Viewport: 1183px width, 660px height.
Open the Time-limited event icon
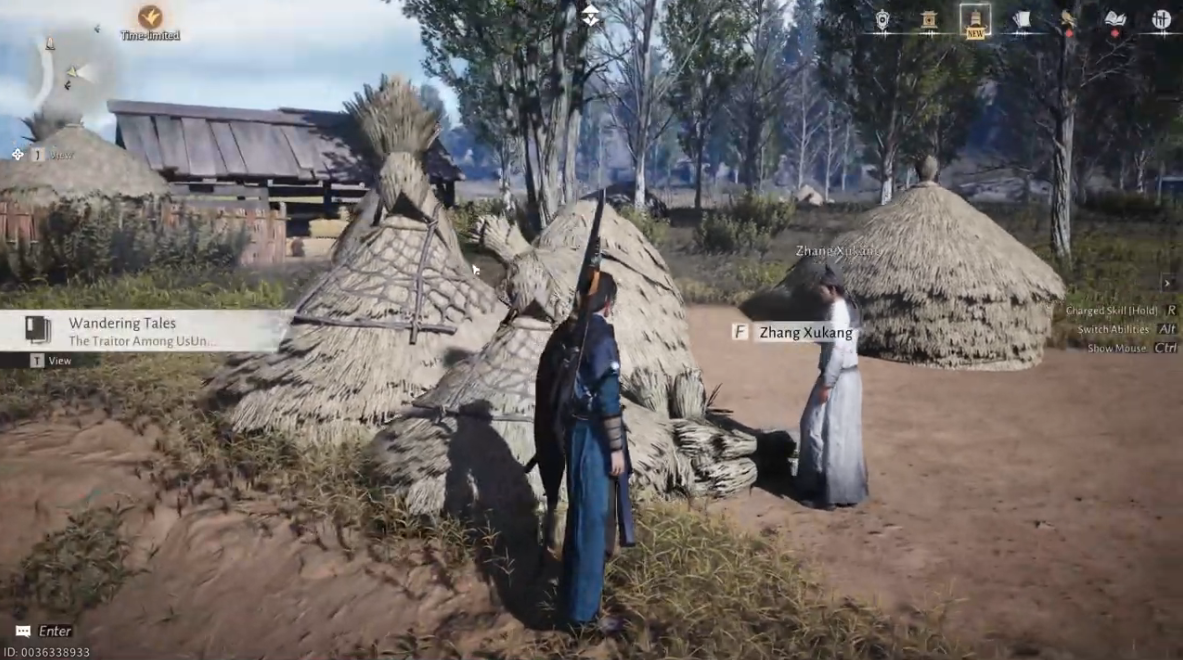pos(150,18)
